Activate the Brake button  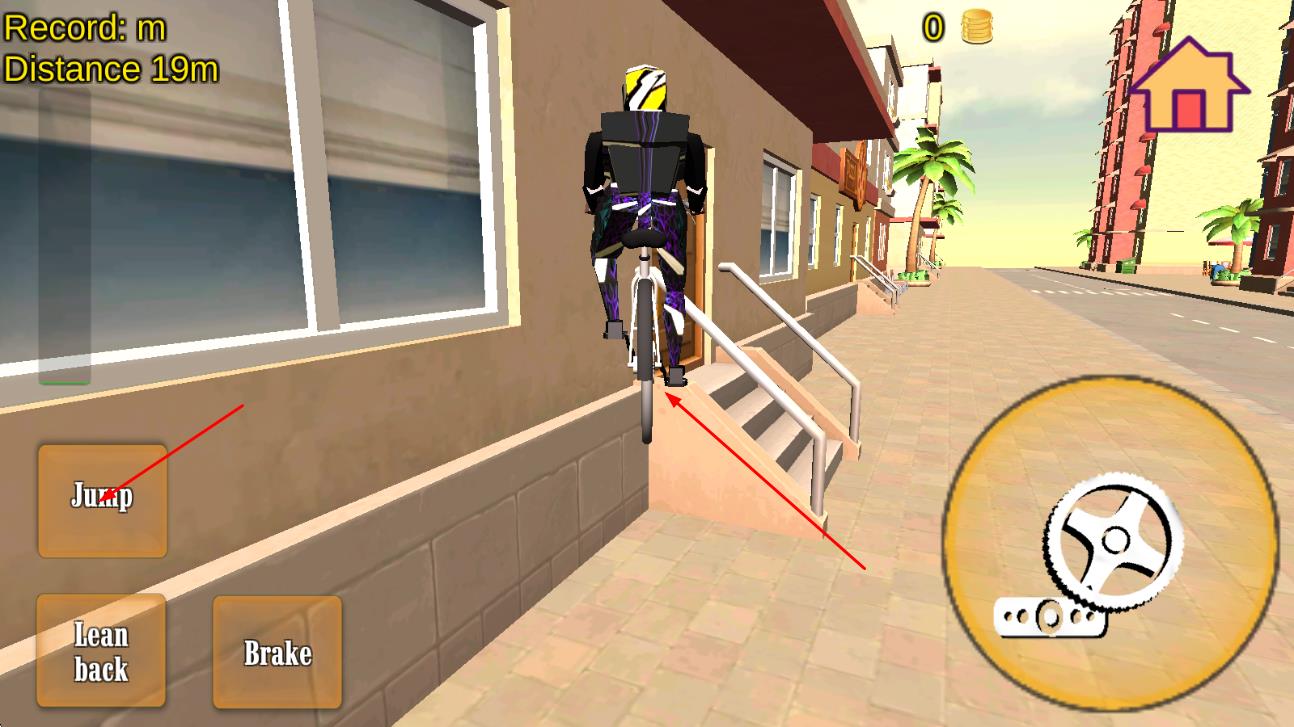(x=278, y=652)
